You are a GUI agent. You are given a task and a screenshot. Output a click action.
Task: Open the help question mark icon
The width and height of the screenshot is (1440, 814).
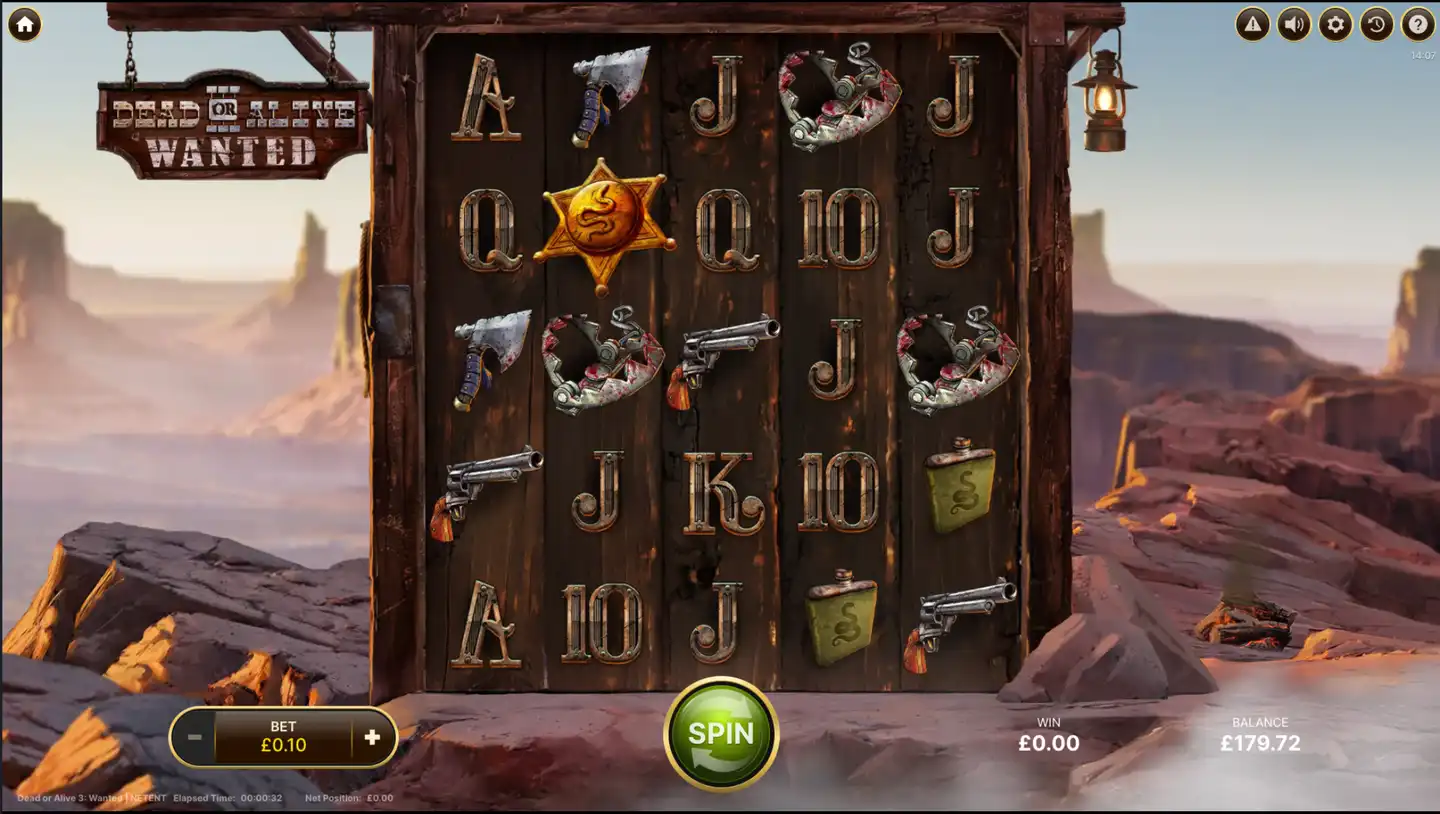coord(1419,23)
